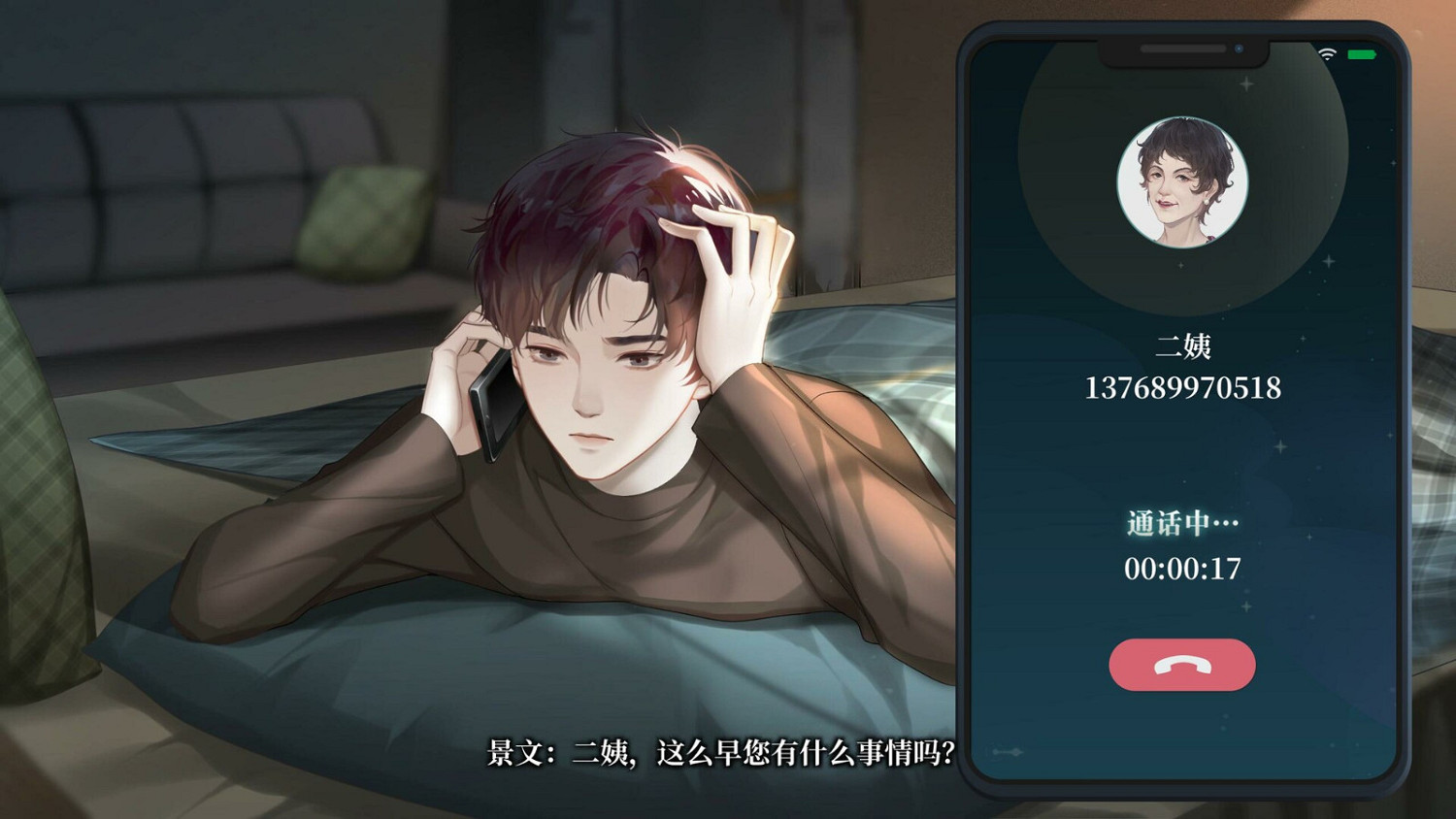Click the red hang-up handset icon

point(1181,664)
